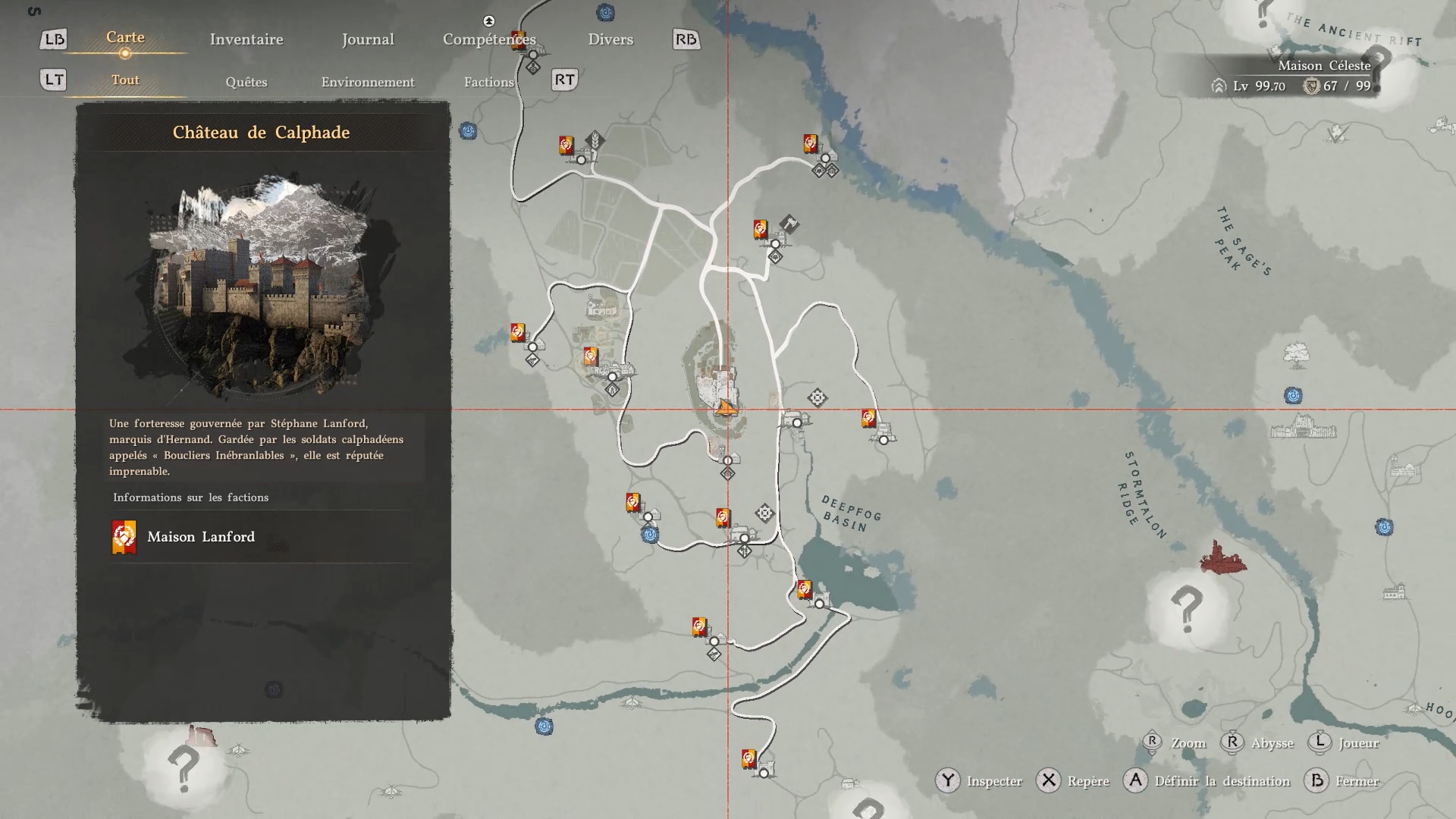Select the Maison Lanford faction entry

click(x=201, y=537)
